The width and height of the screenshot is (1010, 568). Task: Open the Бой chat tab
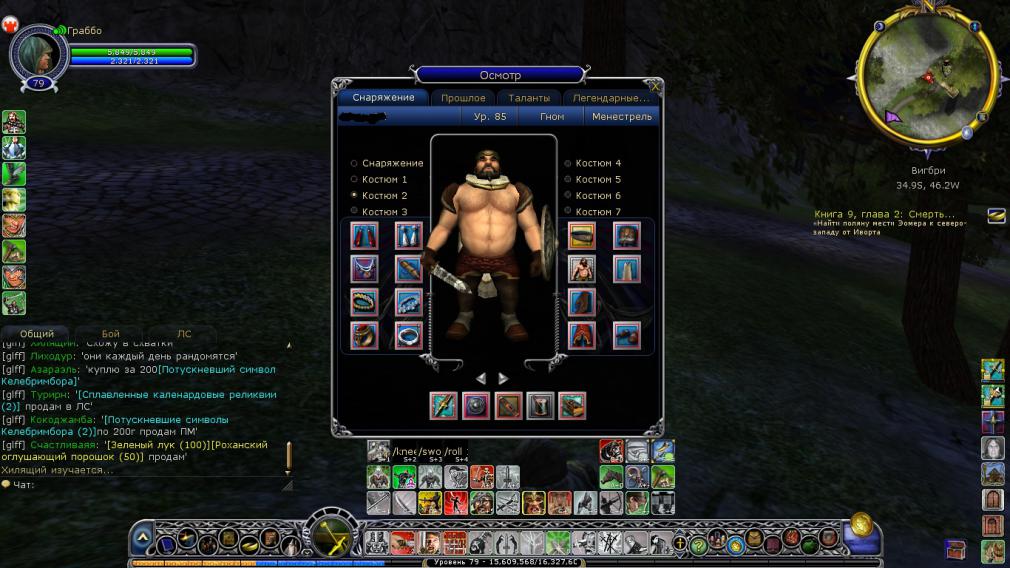tap(111, 334)
